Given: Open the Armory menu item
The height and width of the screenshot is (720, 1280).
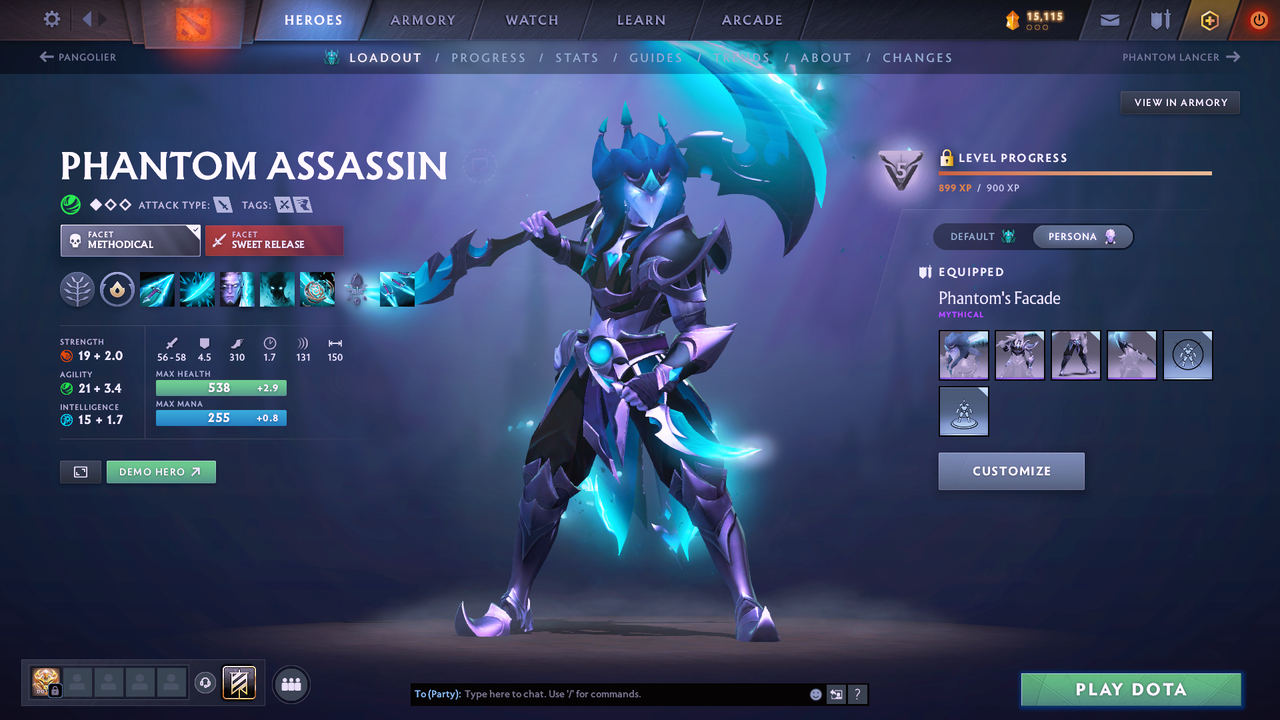Looking at the screenshot, I should [422, 19].
